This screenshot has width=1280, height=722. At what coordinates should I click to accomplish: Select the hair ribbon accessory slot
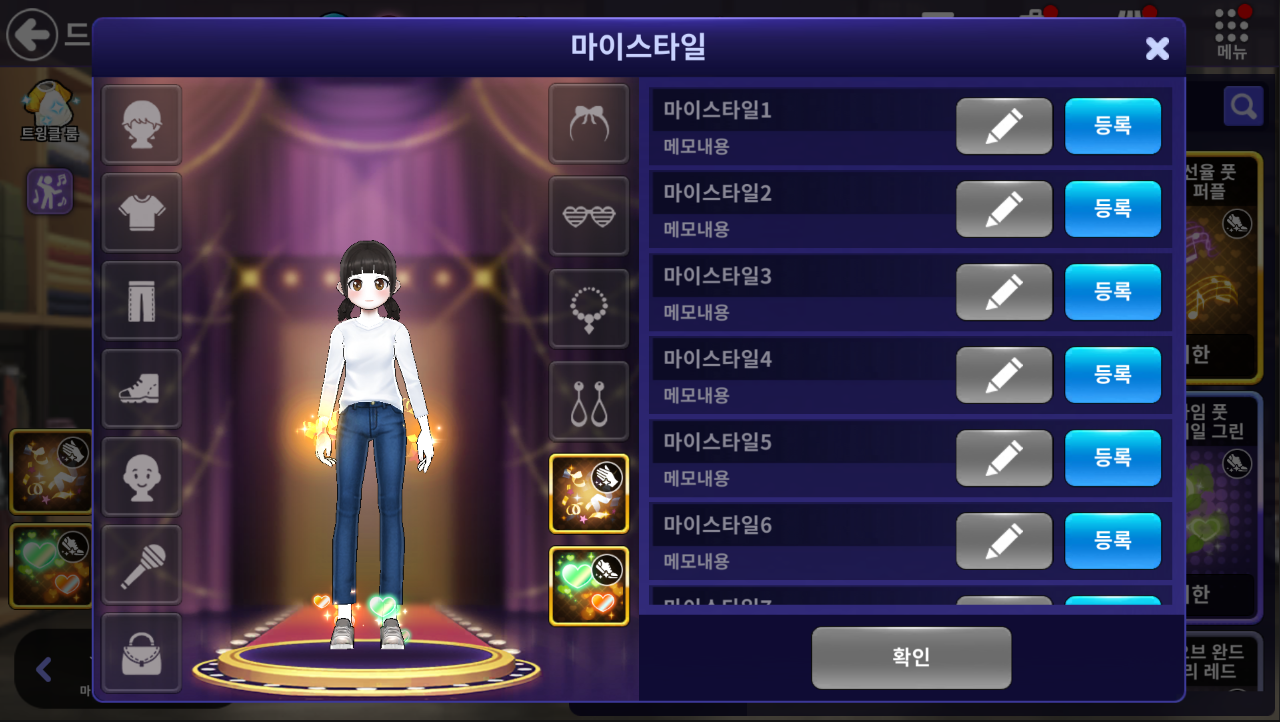(x=589, y=124)
